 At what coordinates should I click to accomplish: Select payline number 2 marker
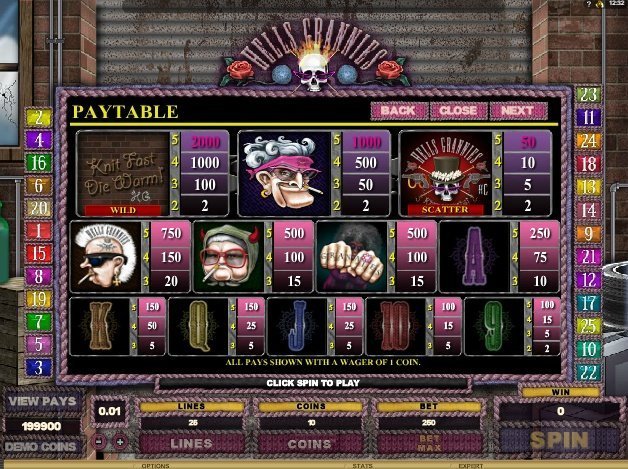(x=40, y=118)
